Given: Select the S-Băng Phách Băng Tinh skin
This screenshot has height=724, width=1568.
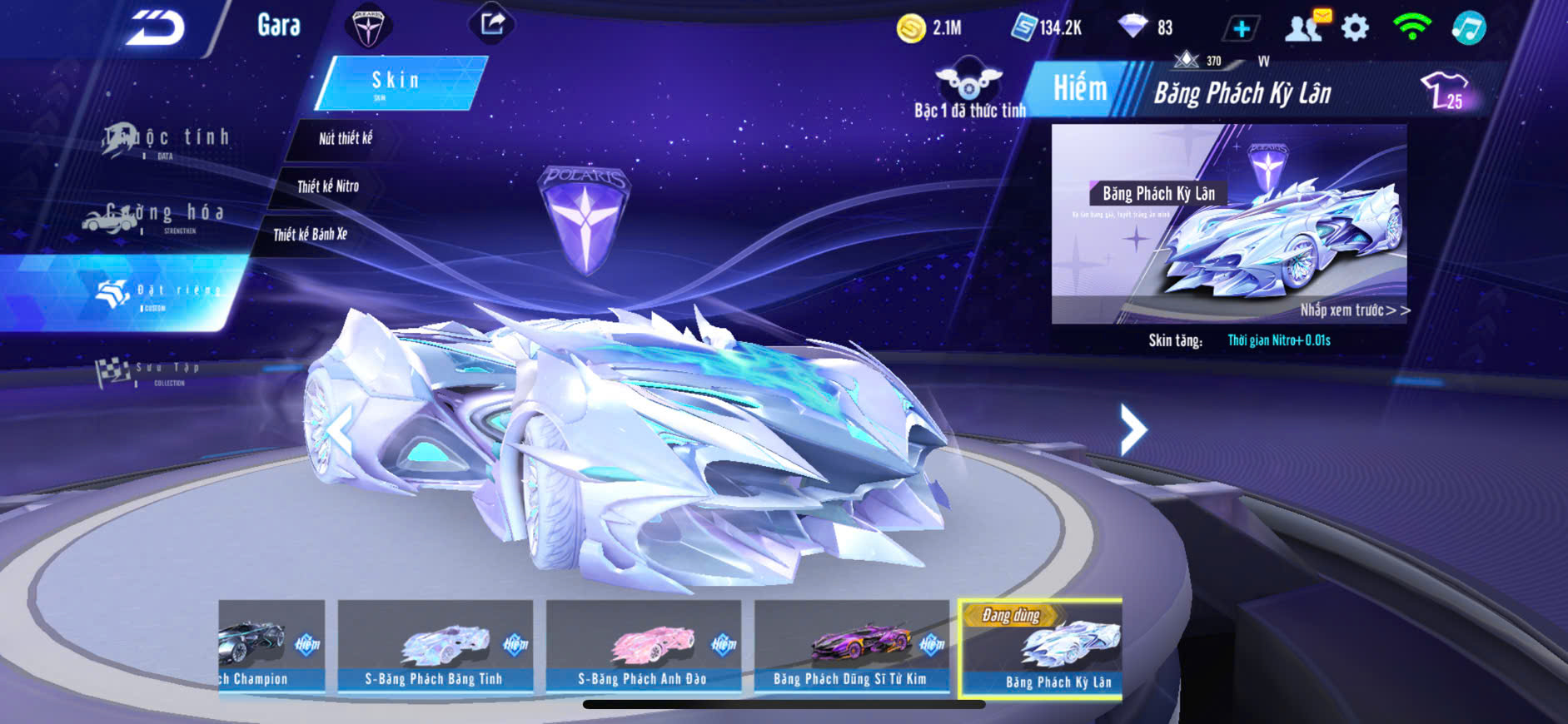Looking at the screenshot, I should click(435, 646).
